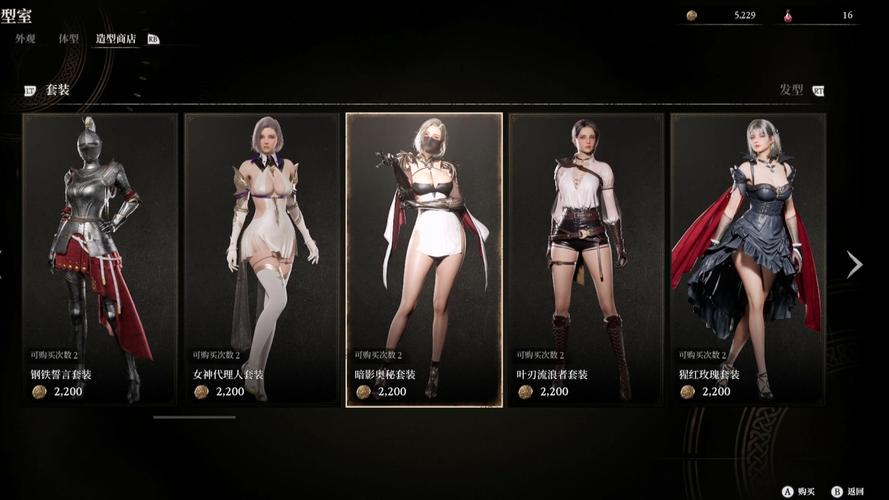Viewport: 889px width, 500px height.
Task: Choose the 套装 category
Action: [x=57, y=90]
